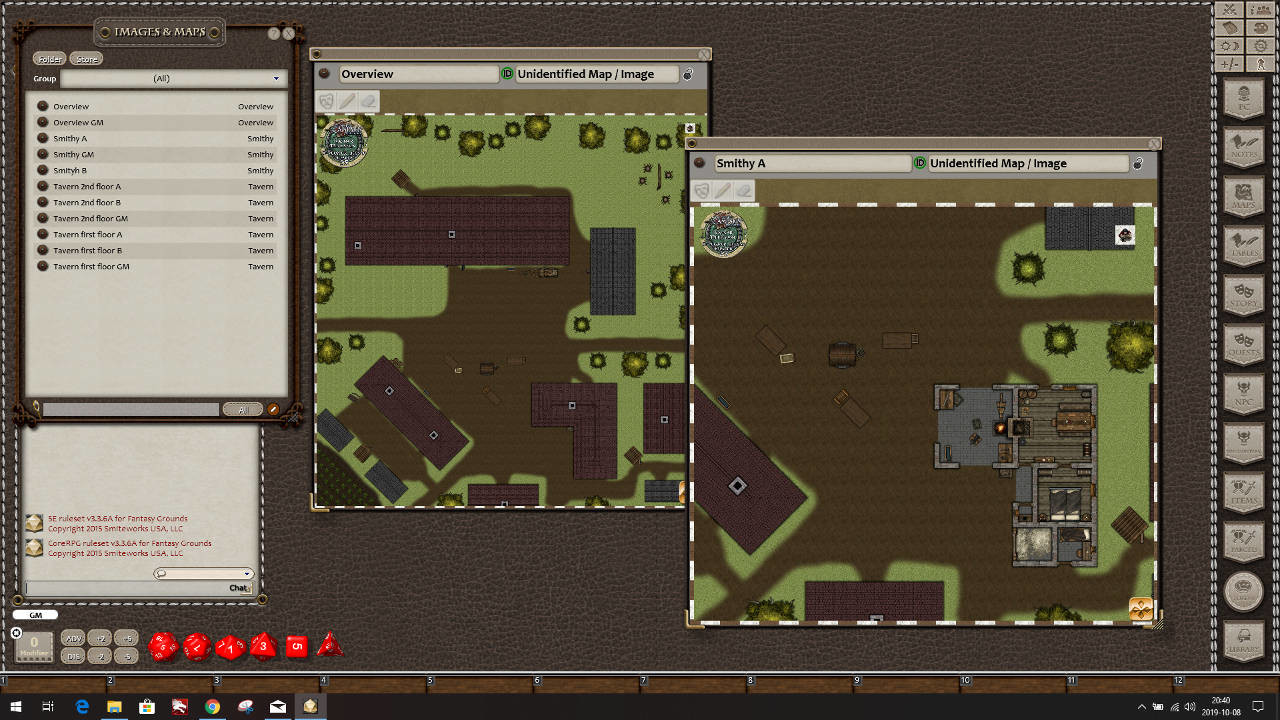Click the mask icon on the Smithy A toolbar
The image size is (1280, 720).
tap(703, 189)
